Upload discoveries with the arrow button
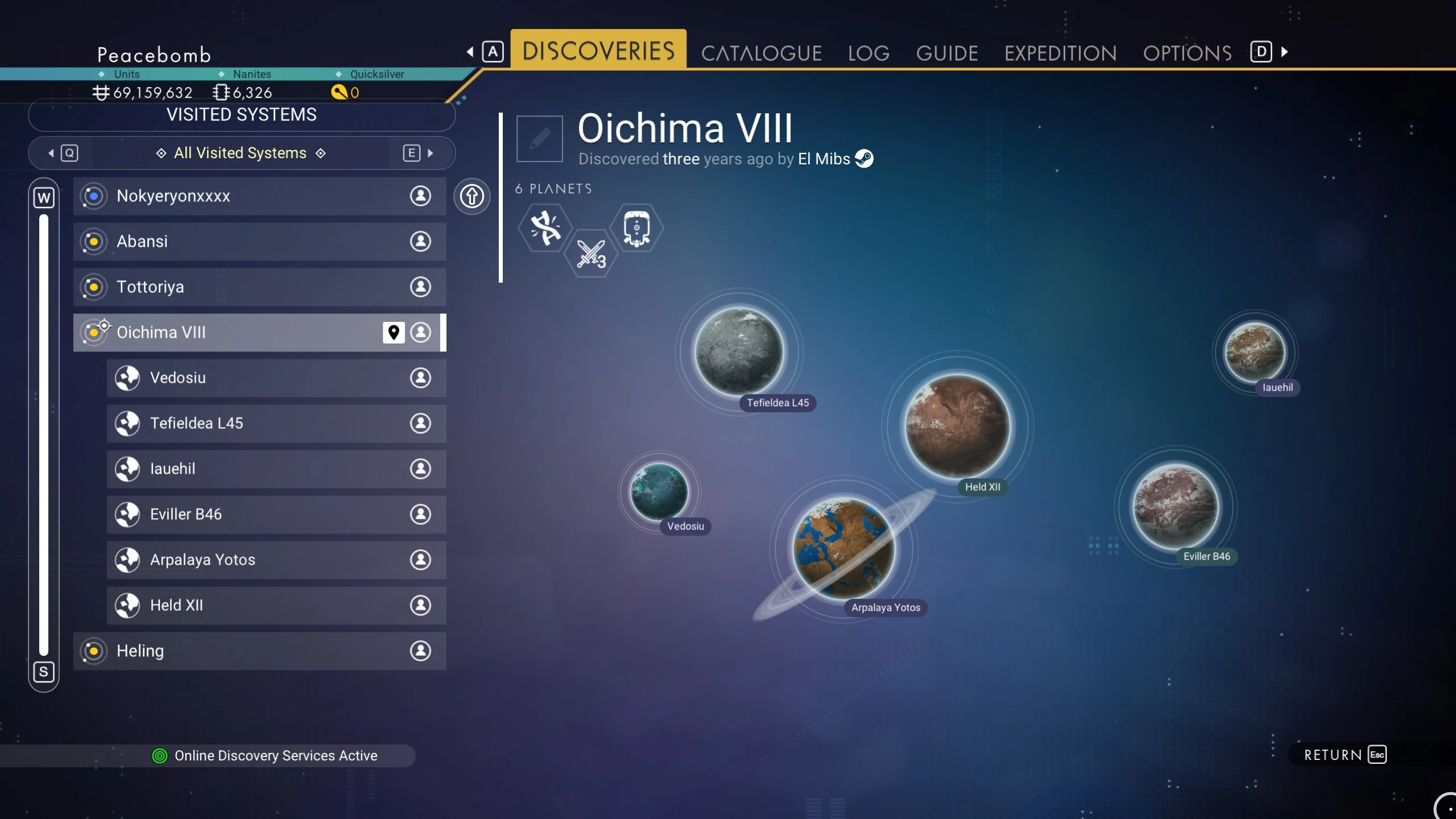Viewport: 1456px width, 819px height. click(471, 196)
